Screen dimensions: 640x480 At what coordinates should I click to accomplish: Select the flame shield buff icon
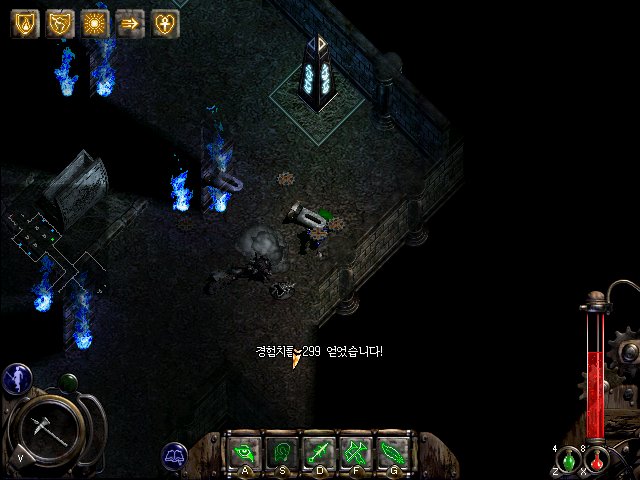(x=25, y=23)
